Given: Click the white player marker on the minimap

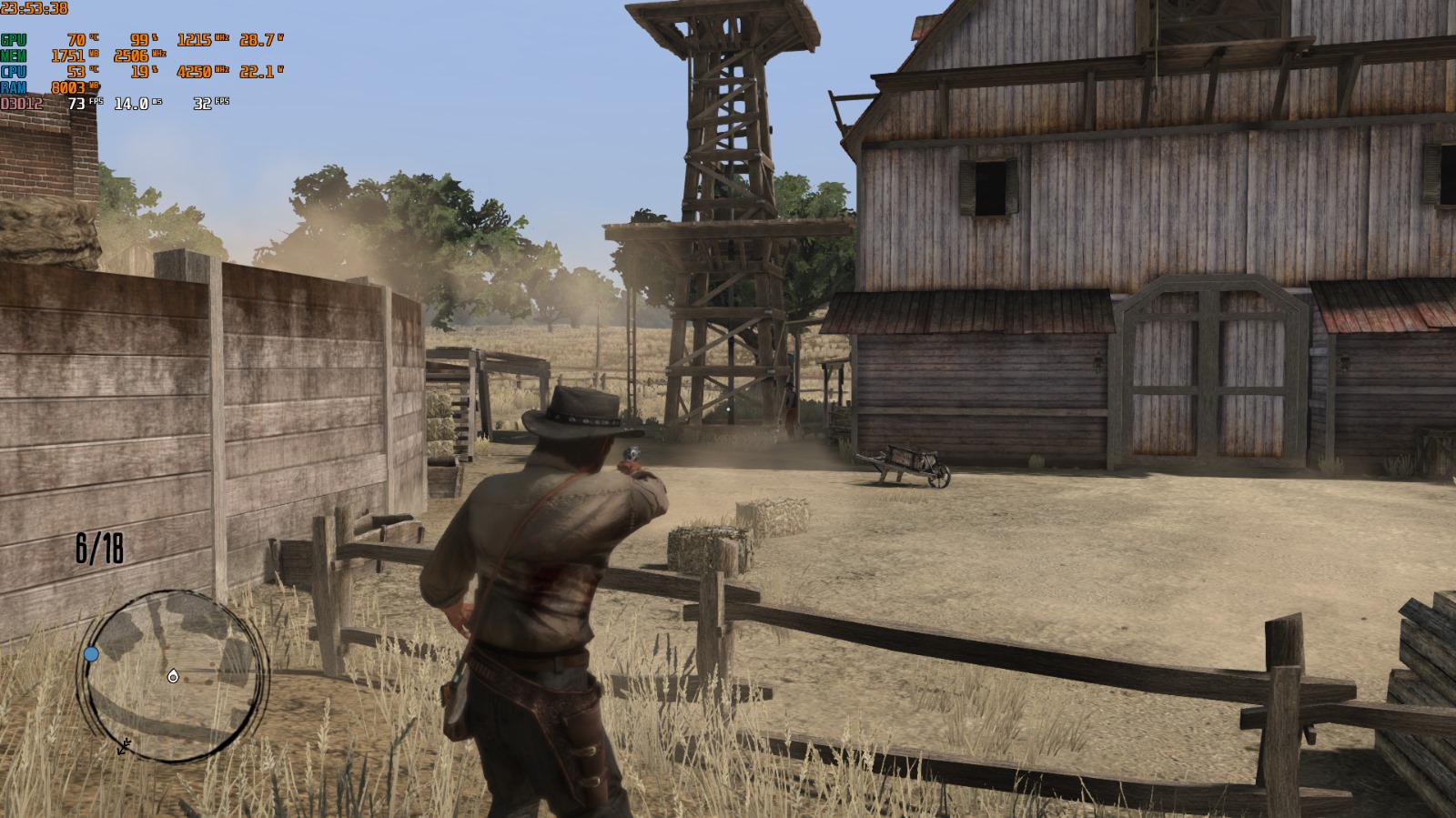Looking at the screenshot, I should point(172,677).
